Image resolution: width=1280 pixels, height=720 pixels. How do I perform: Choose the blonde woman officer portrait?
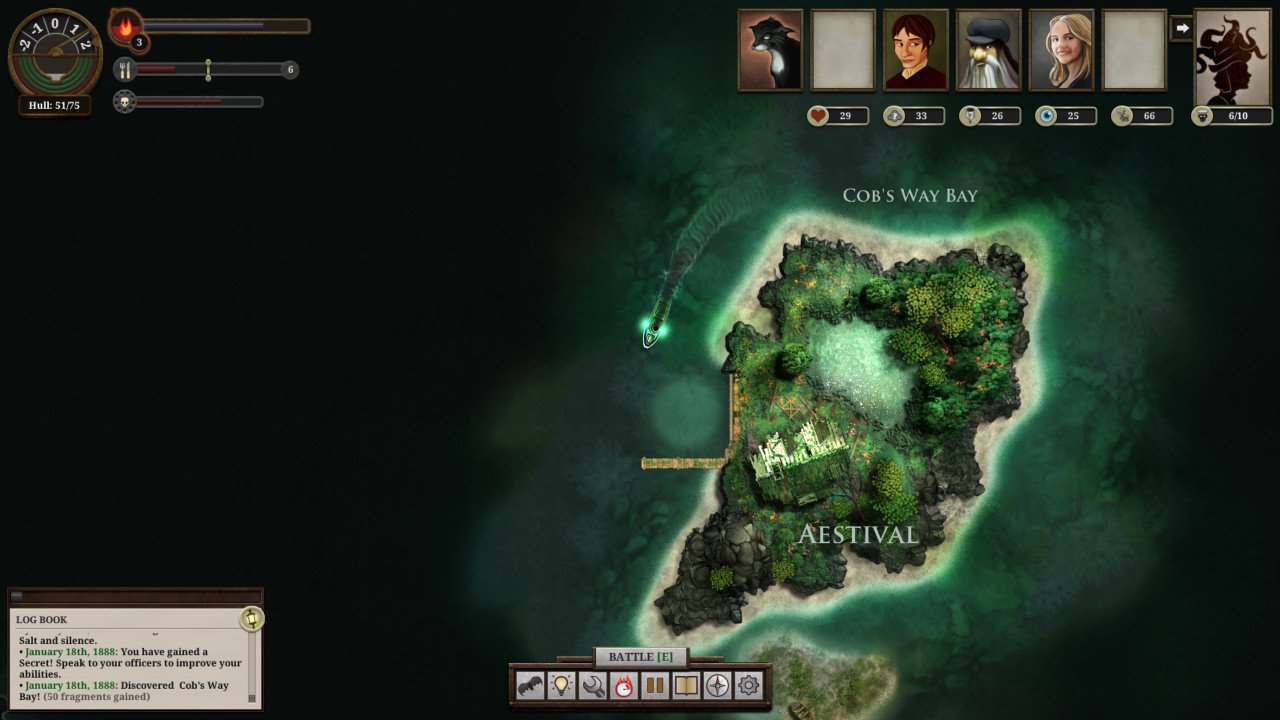point(1062,50)
